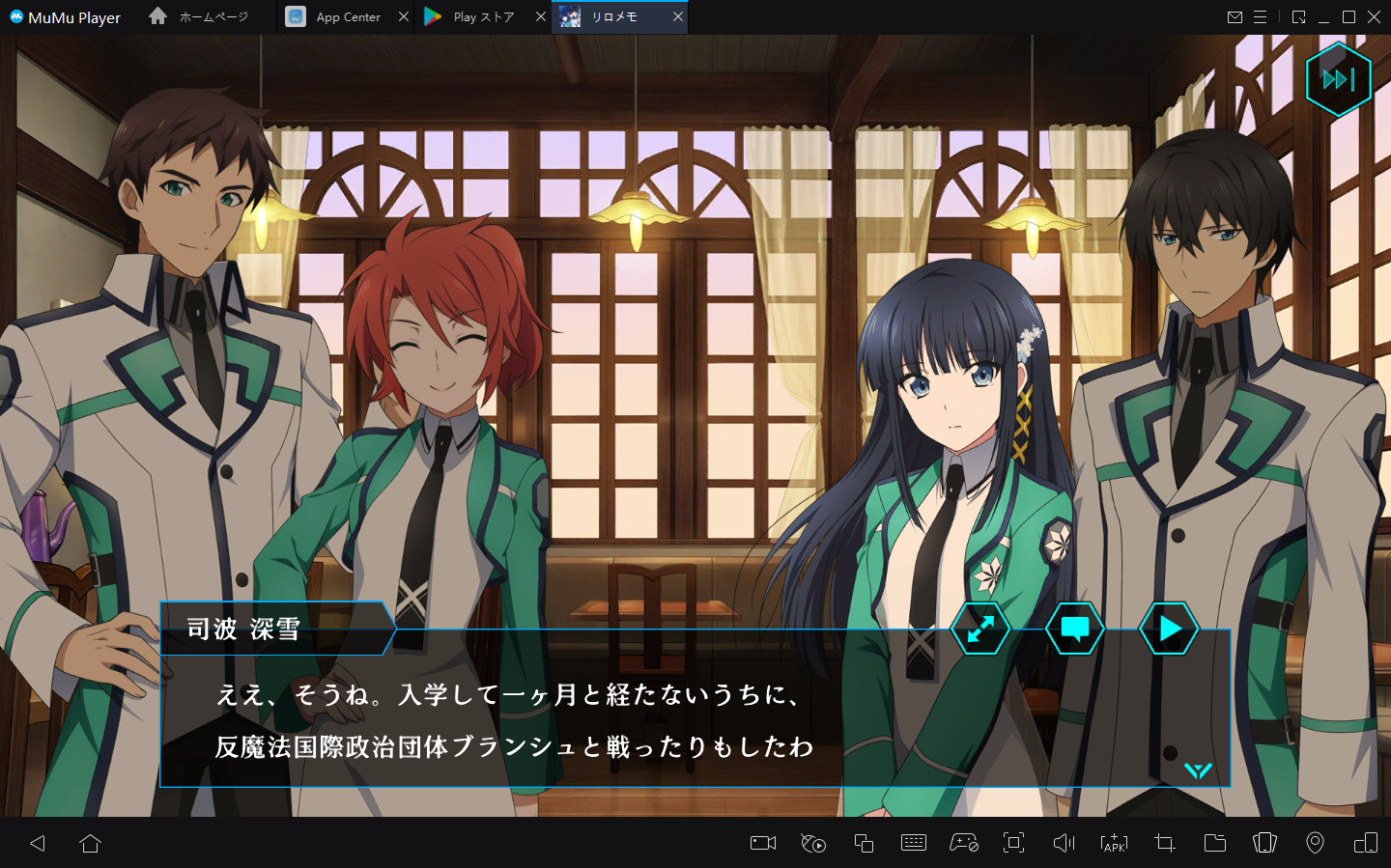Switch to the App Center tab
This screenshot has width=1391, height=868.
[348, 17]
